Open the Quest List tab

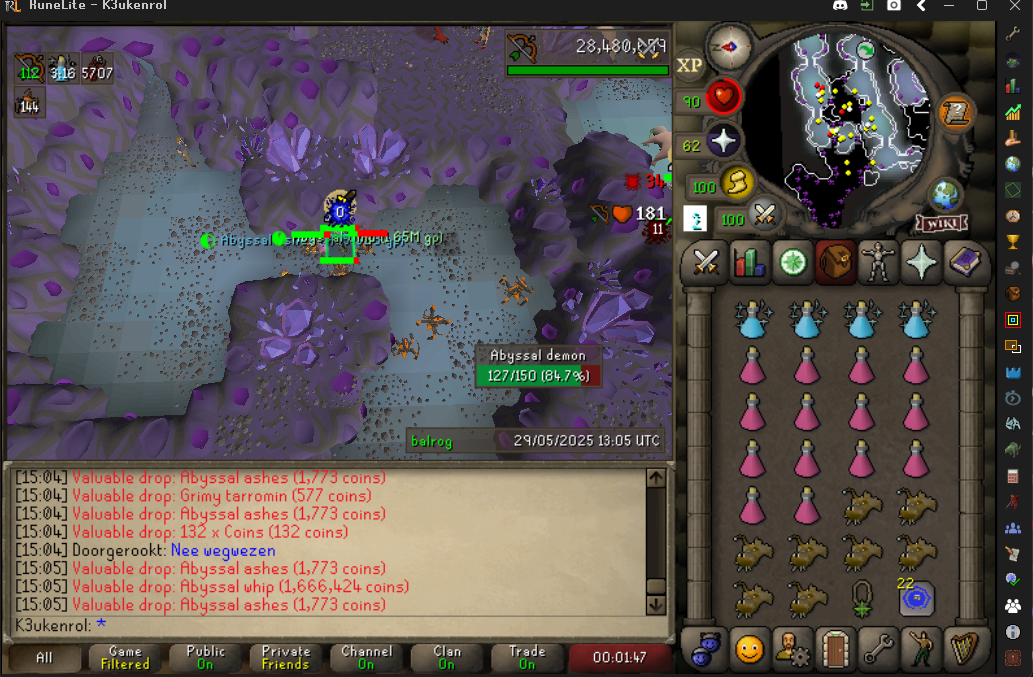pos(792,262)
